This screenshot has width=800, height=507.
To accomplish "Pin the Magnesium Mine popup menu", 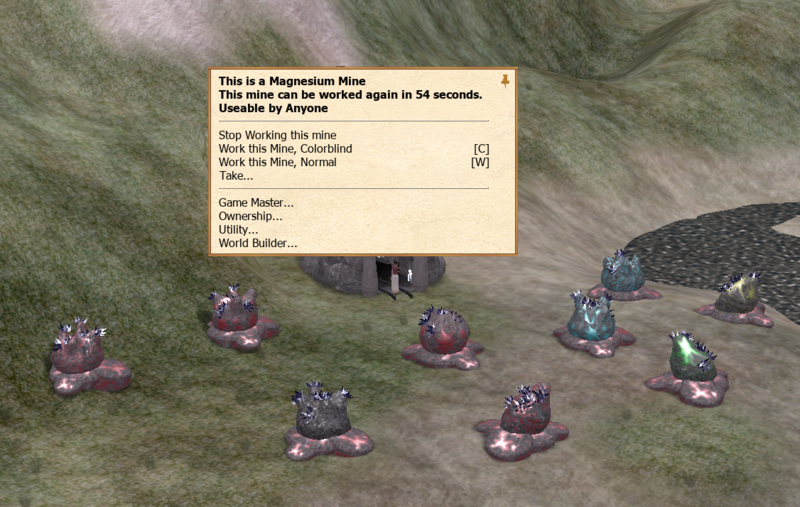I will coord(505,80).
